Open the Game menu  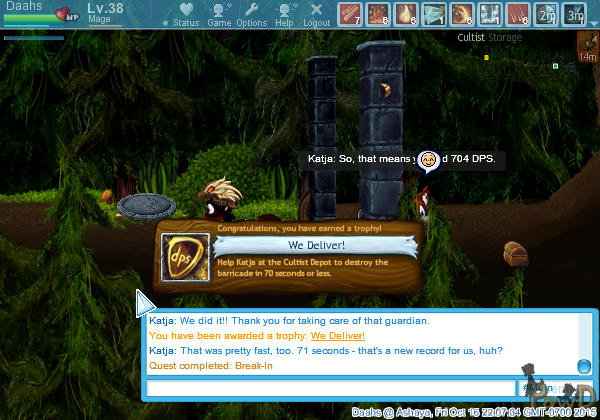click(219, 15)
